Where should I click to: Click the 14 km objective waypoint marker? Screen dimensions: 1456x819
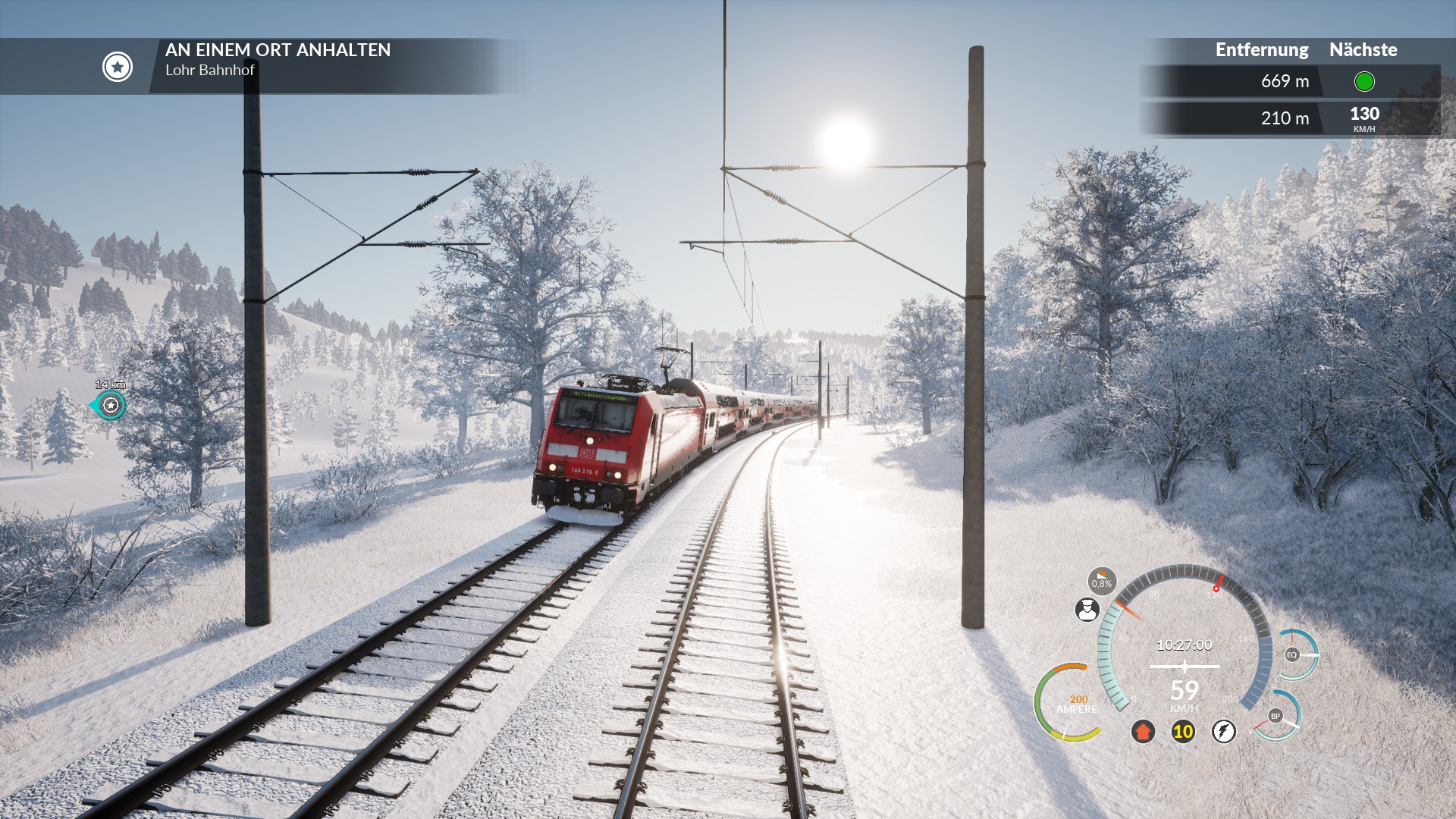click(111, 405)
